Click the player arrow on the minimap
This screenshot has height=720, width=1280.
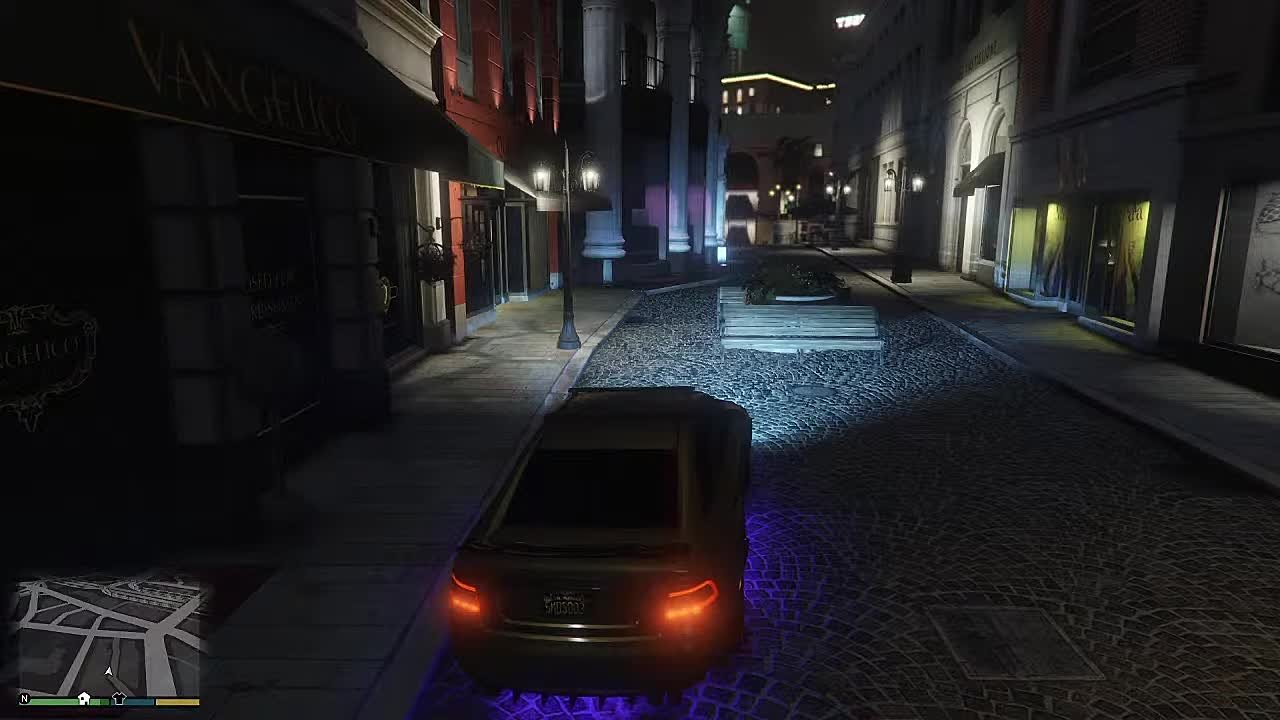108,670
